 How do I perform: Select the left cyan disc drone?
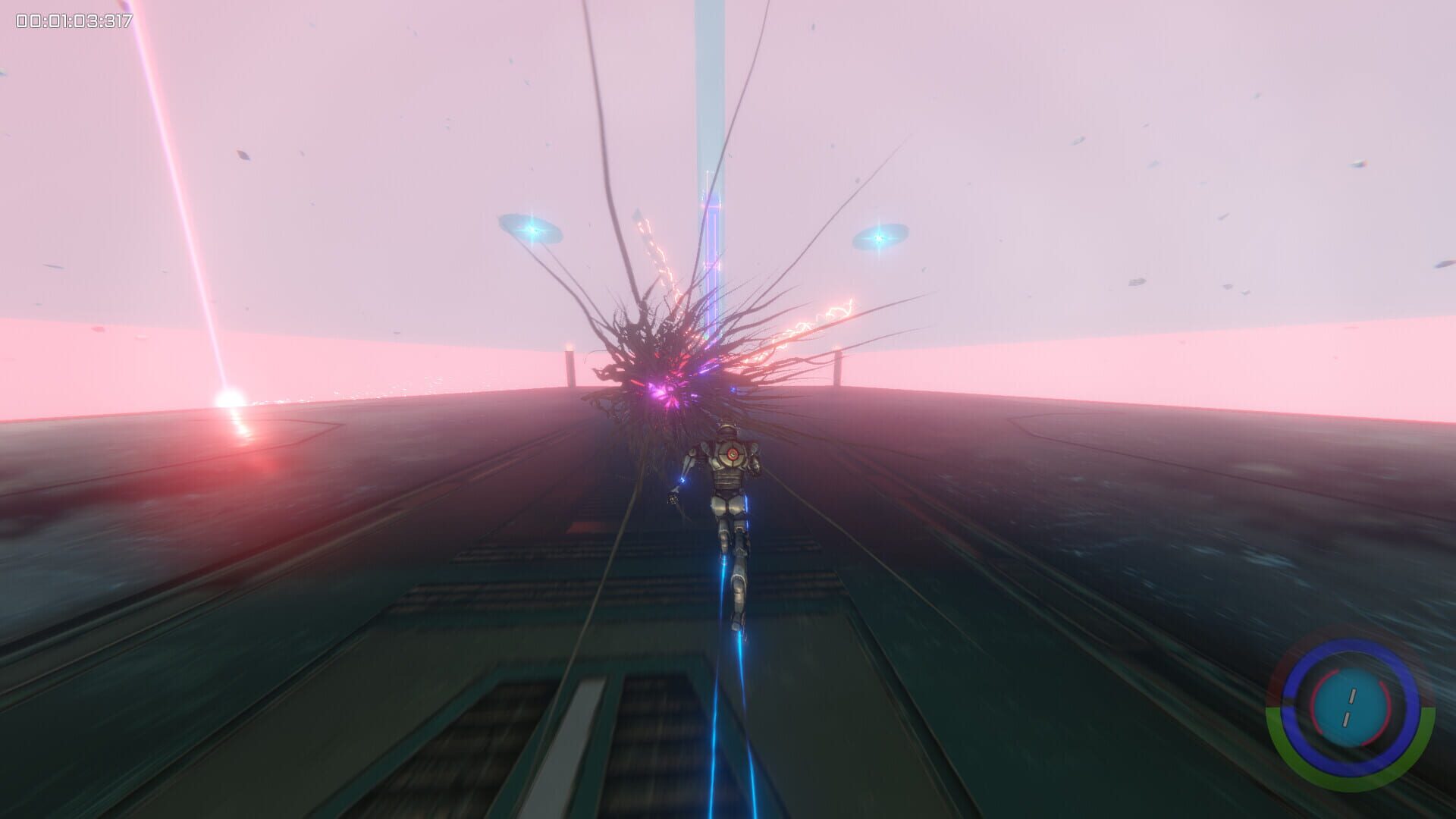532,230
